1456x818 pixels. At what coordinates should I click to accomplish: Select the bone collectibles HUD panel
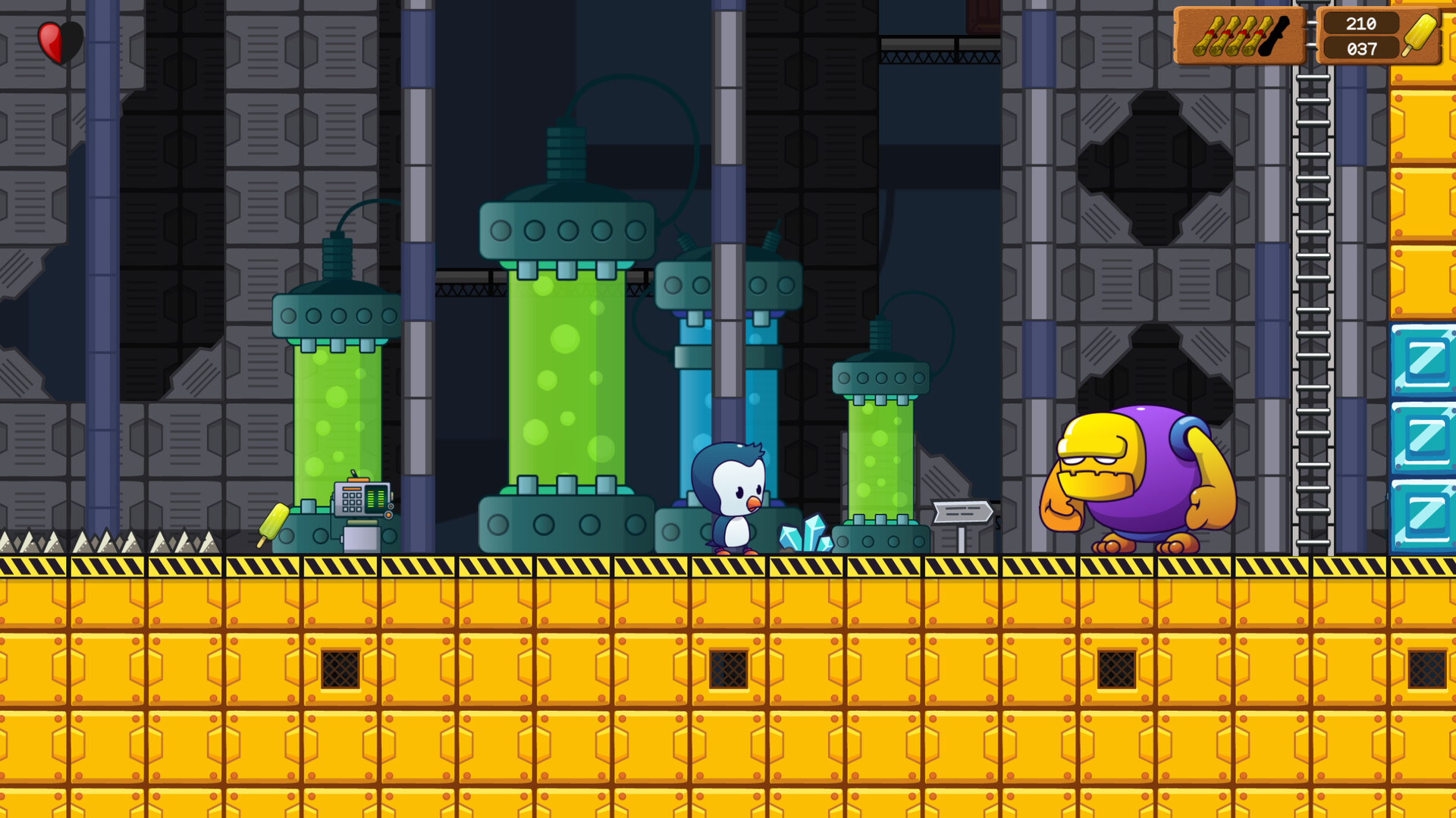(1239, 36)
